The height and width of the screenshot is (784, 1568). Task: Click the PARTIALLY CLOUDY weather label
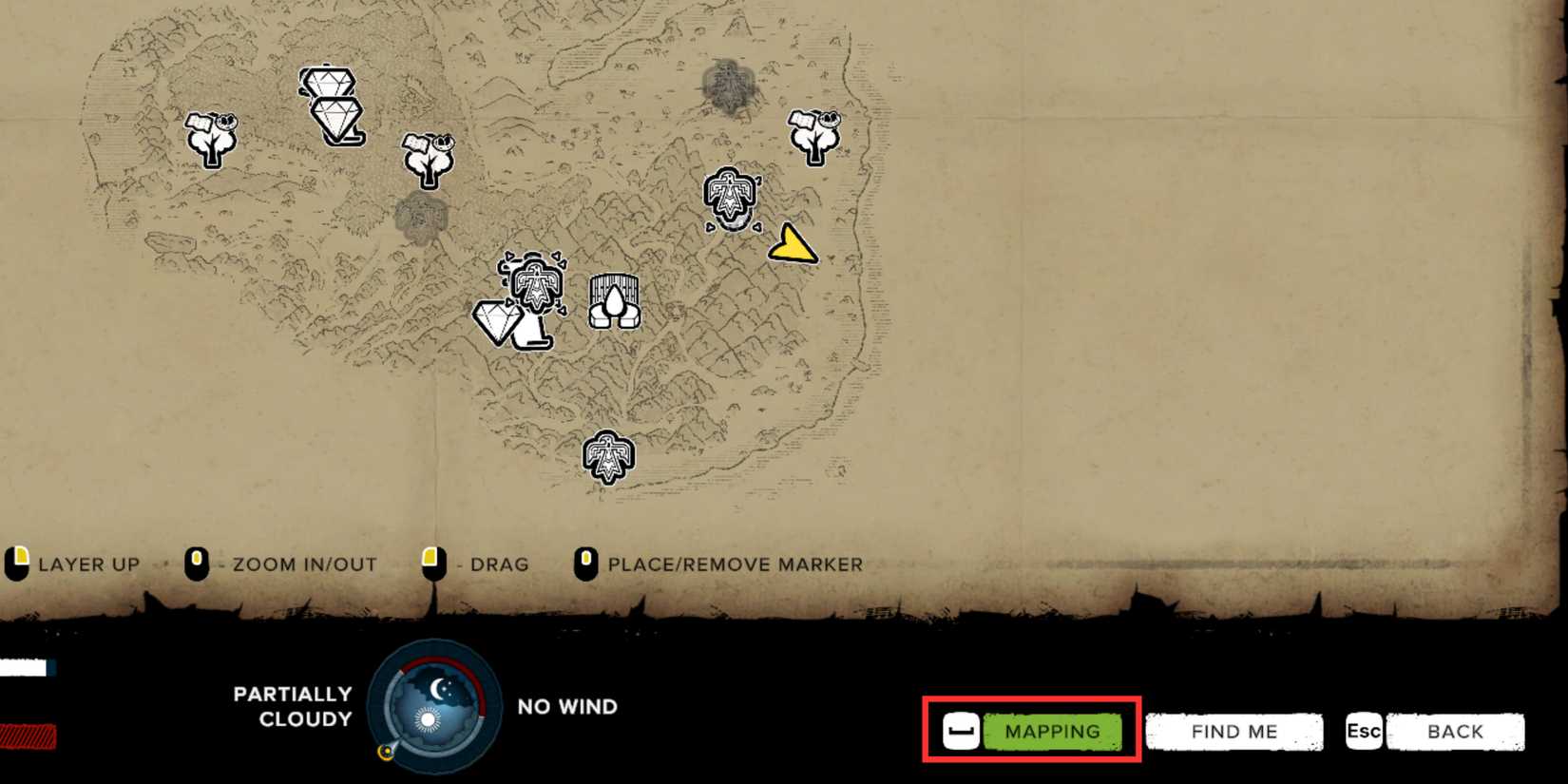coord(293,705)
